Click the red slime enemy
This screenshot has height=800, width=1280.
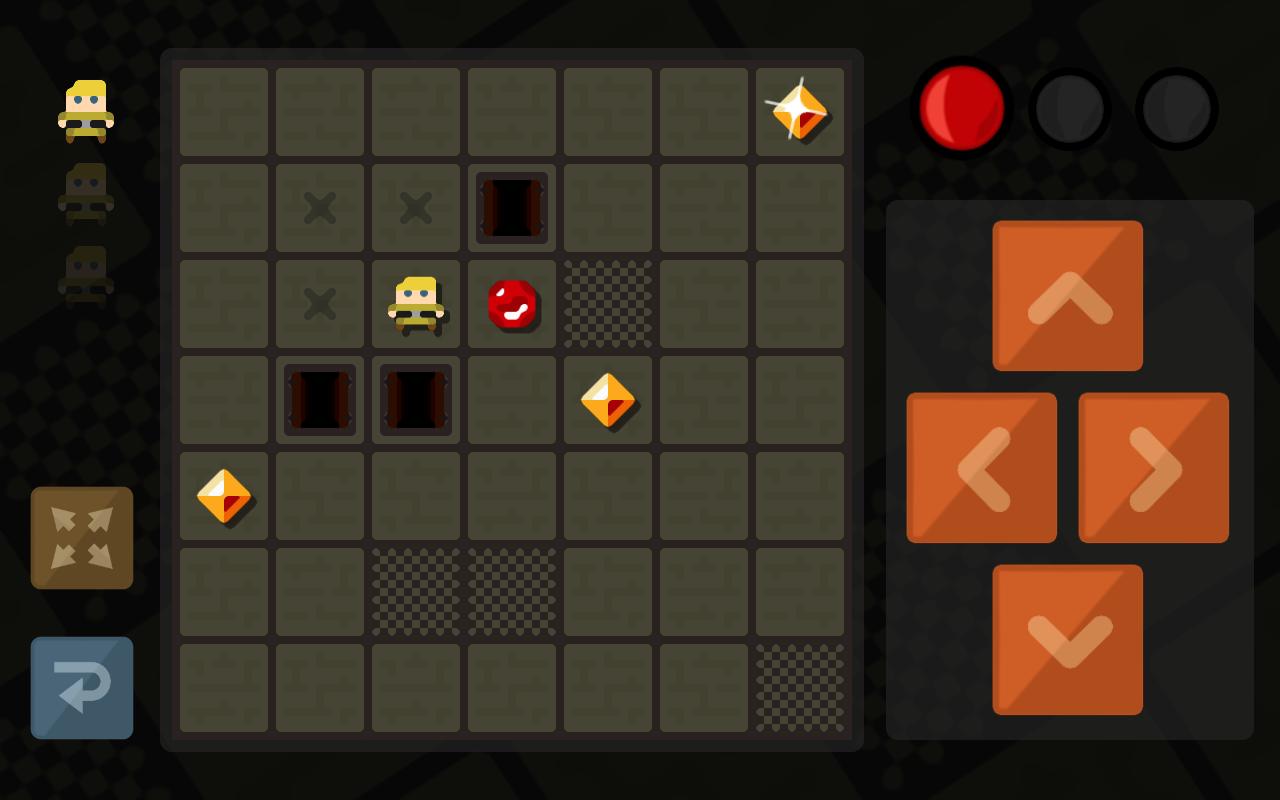tap(512, 303)
